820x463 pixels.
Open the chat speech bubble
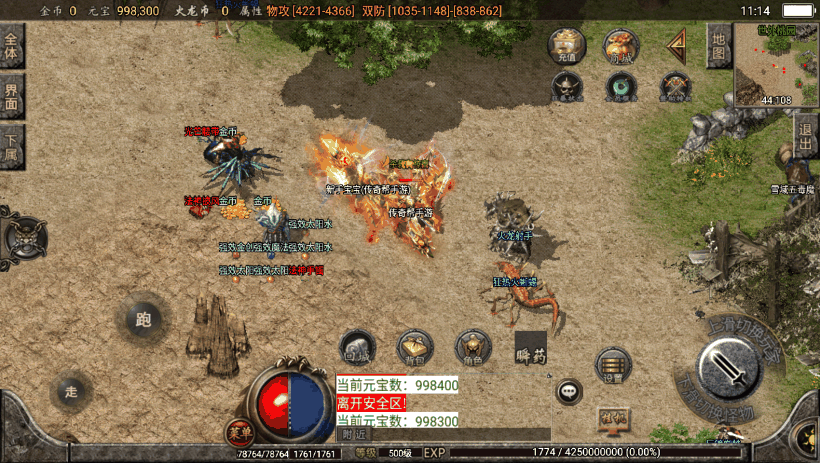[570, 391]
